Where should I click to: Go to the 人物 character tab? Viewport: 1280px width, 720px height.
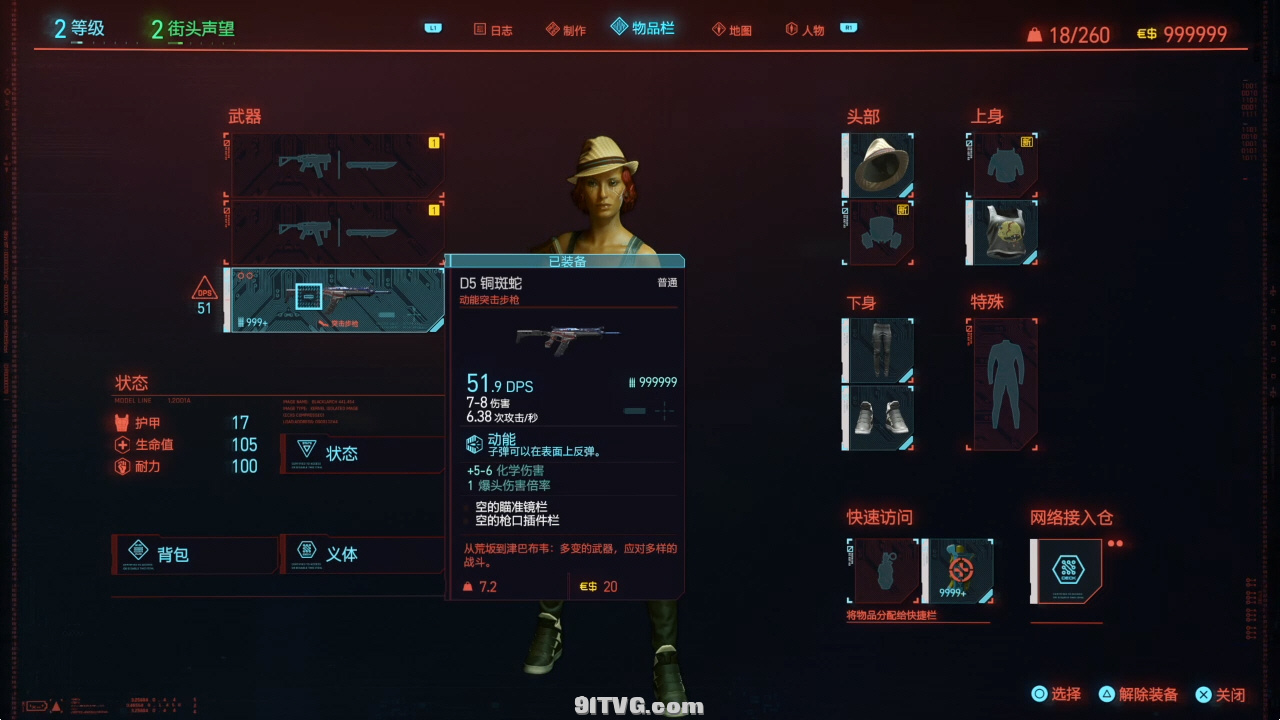click(x=805, y=30)
